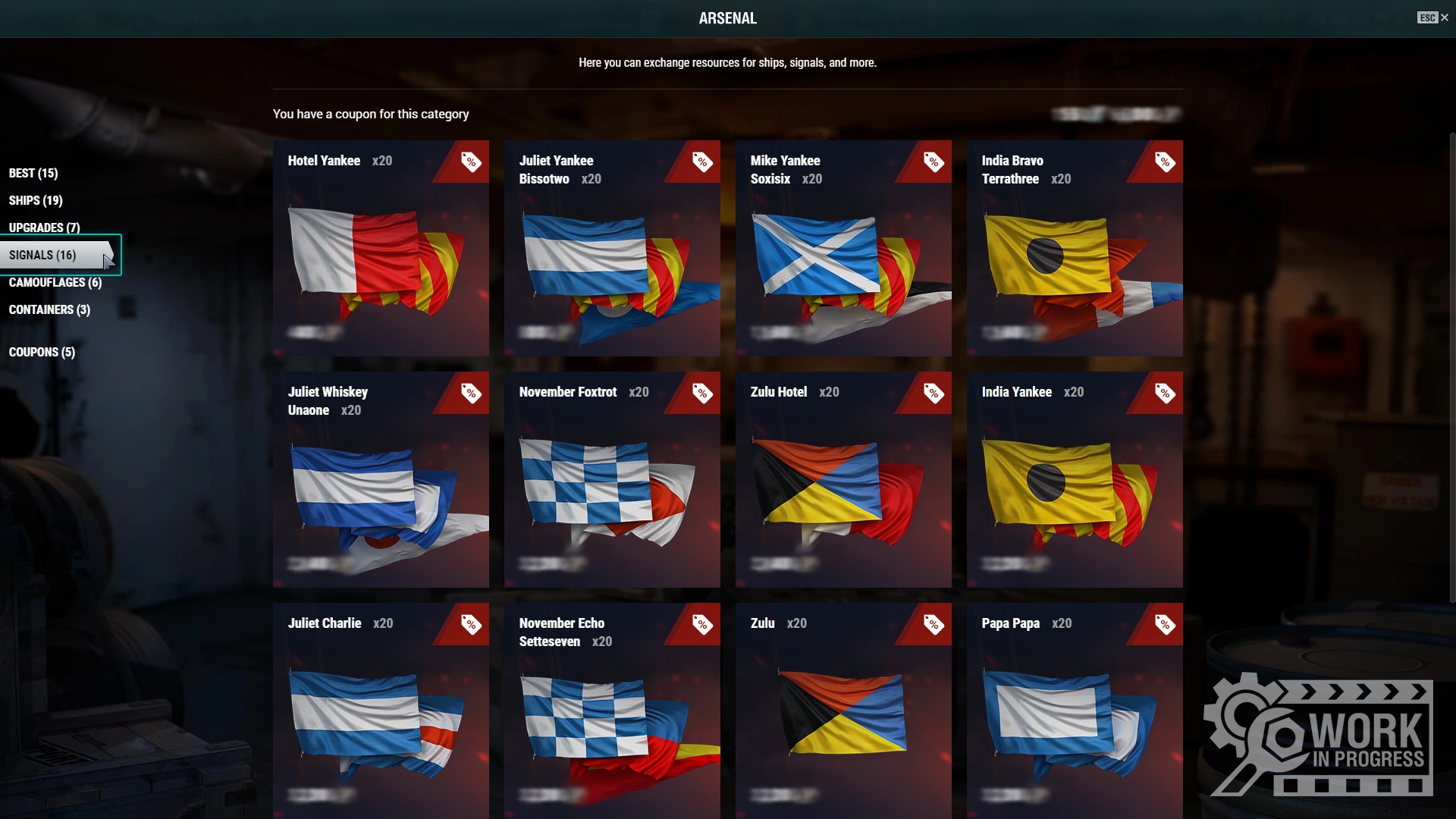Click the coupon tag on Hotel Yankee

(x=471, y=162)
